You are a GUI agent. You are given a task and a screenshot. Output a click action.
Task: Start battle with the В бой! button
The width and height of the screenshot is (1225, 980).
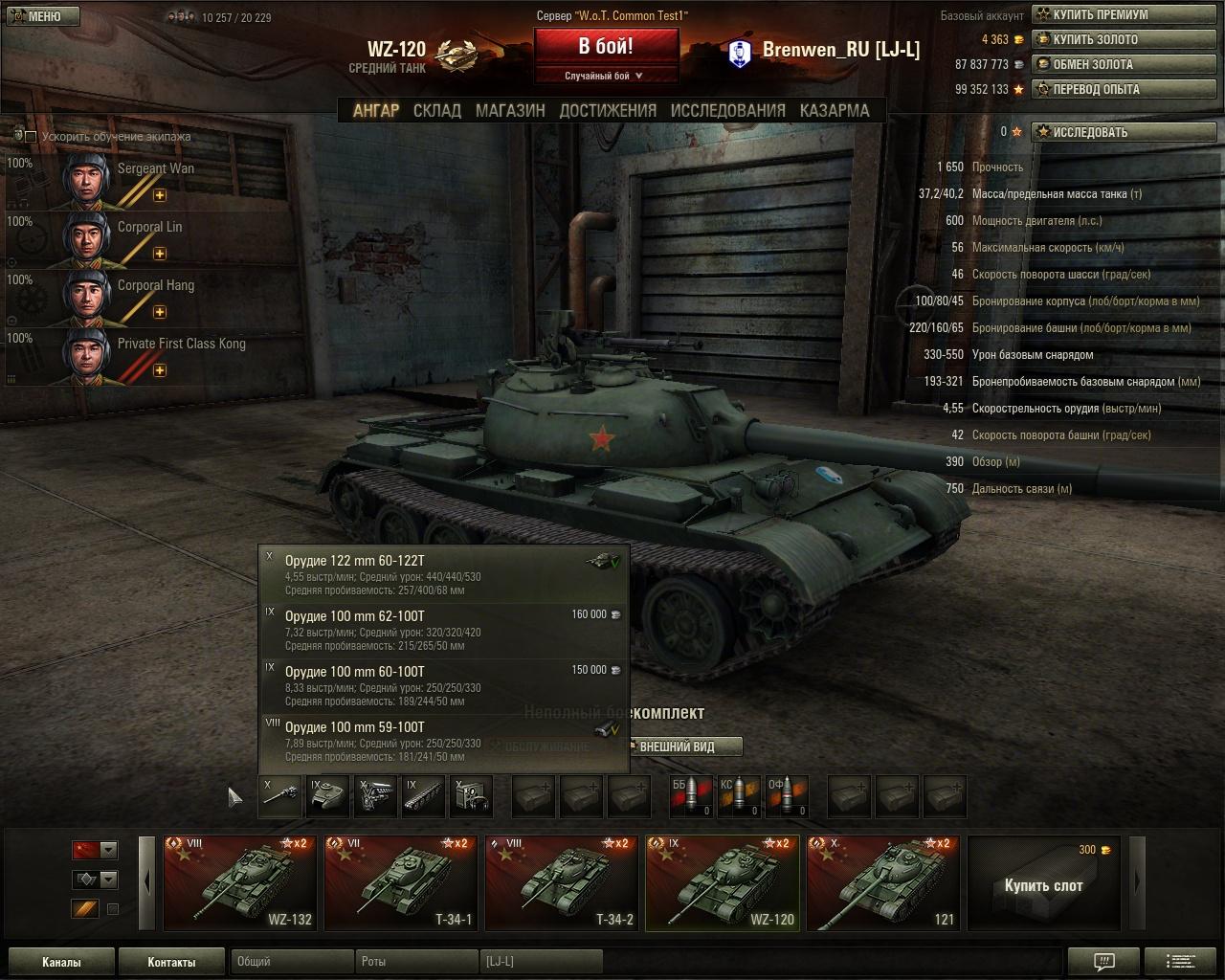[x=606, y=47]
